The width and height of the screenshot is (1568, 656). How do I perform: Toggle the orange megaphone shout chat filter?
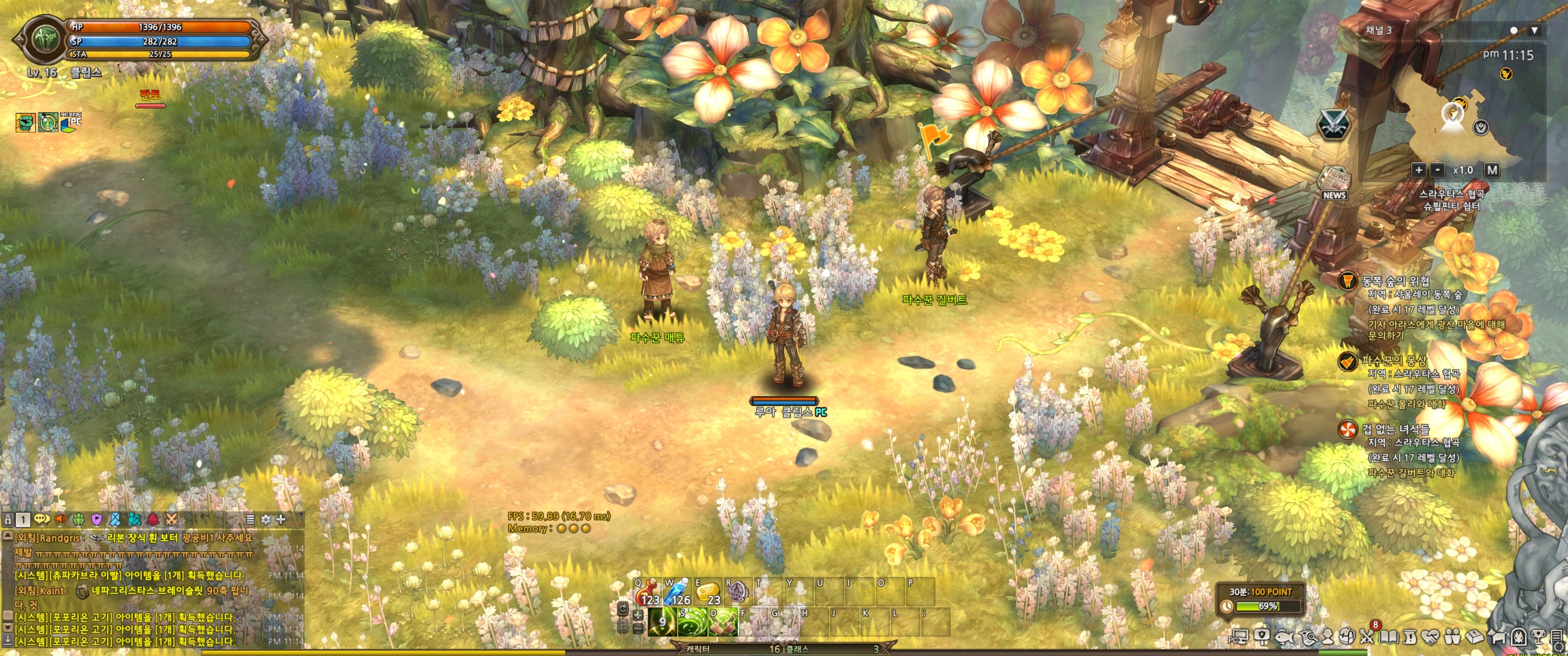[60, 519]
